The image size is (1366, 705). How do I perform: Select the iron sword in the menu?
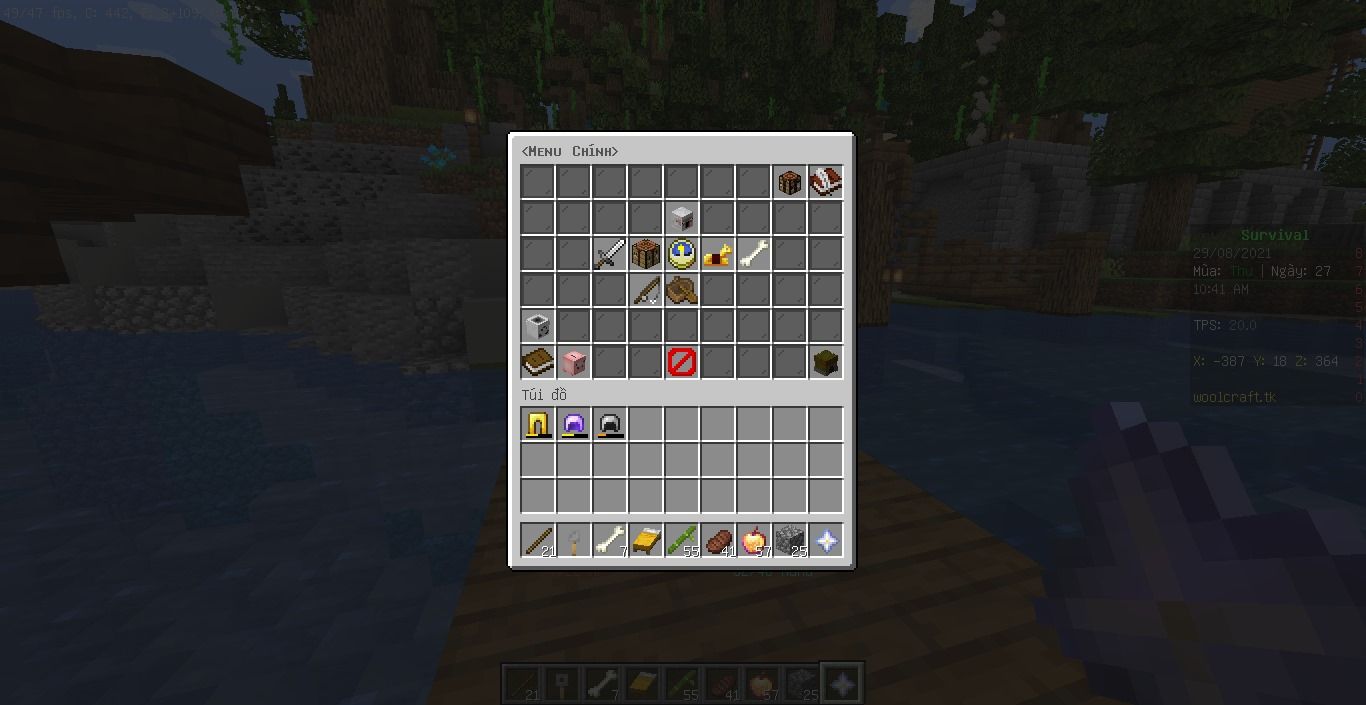pyautogui.click(x=609, y=254)
